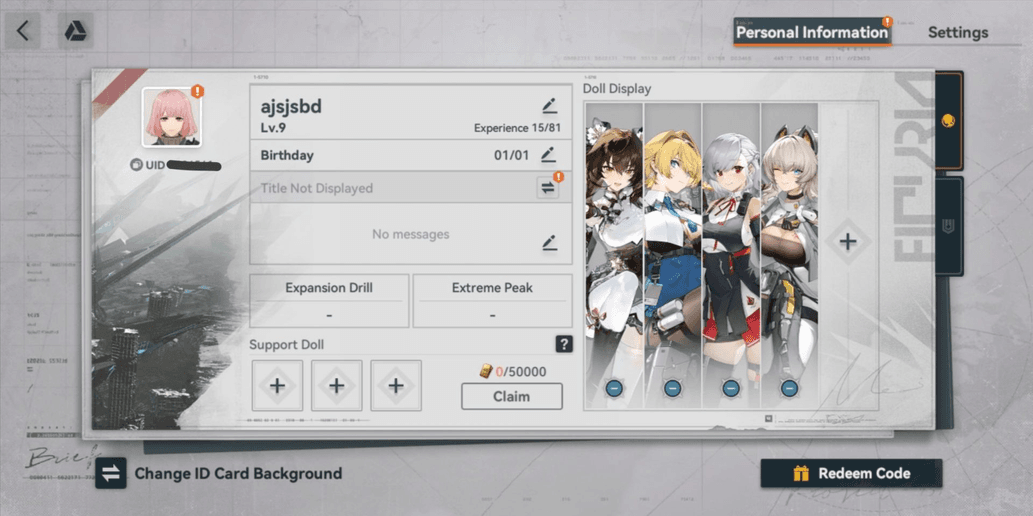Remove the blonde doll from display
1033x516 pixels.
click(672, 388)
